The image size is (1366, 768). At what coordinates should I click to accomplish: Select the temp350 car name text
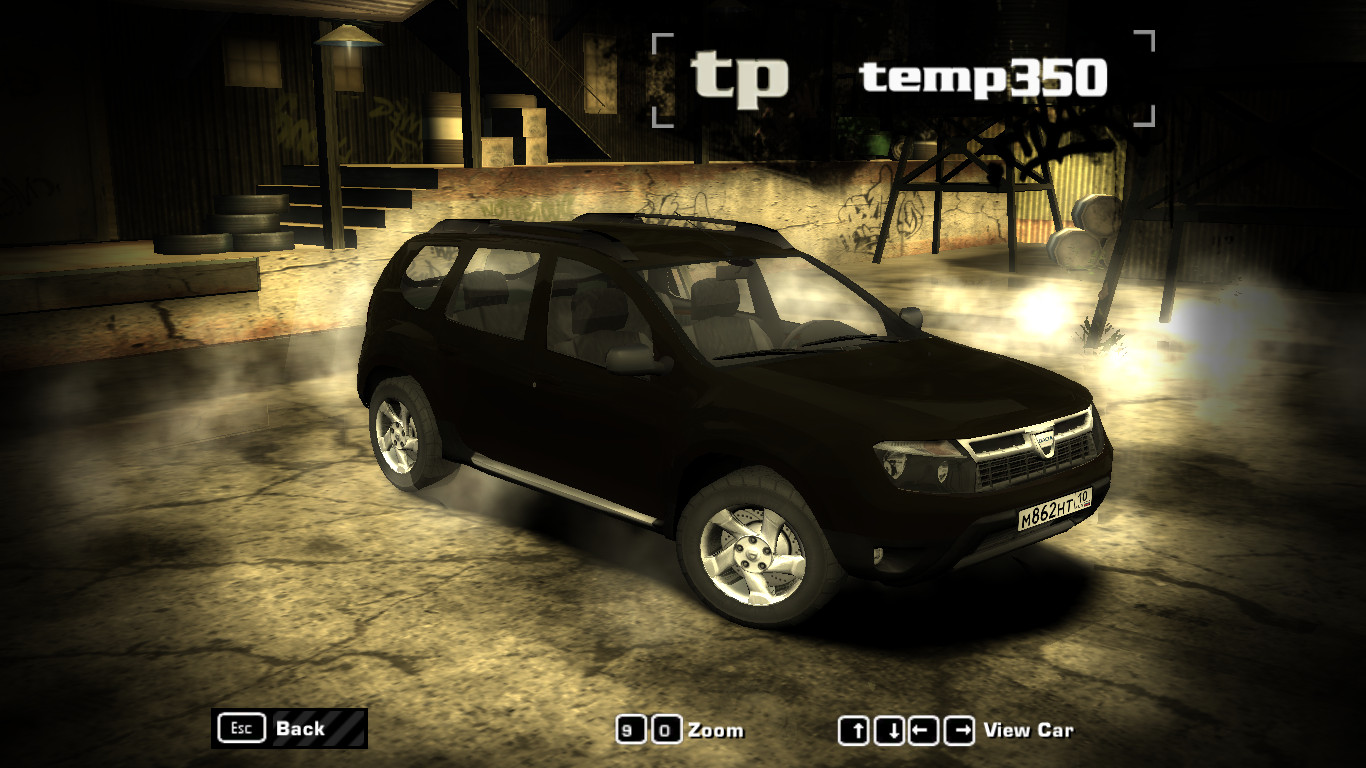985,79
